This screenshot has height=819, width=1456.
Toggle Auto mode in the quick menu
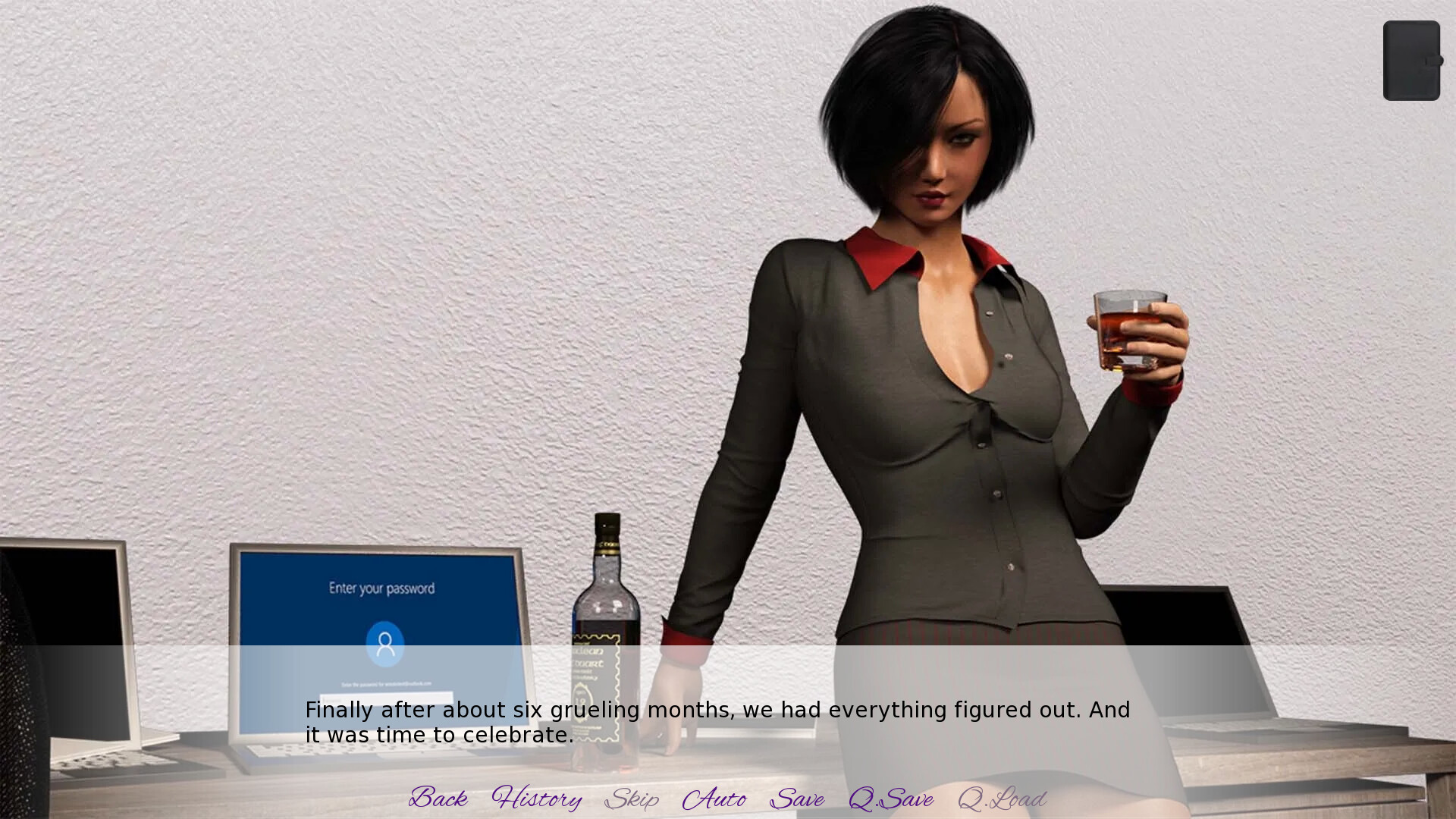click(x=717, y=799)
